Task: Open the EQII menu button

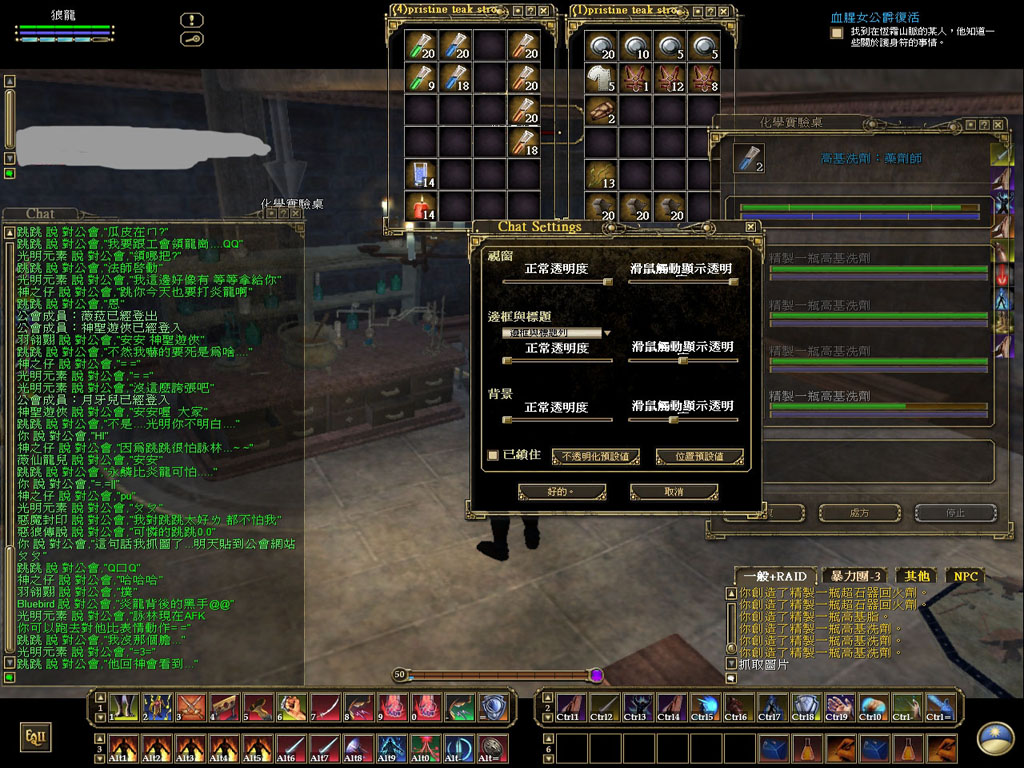Action: click(34, 738)
